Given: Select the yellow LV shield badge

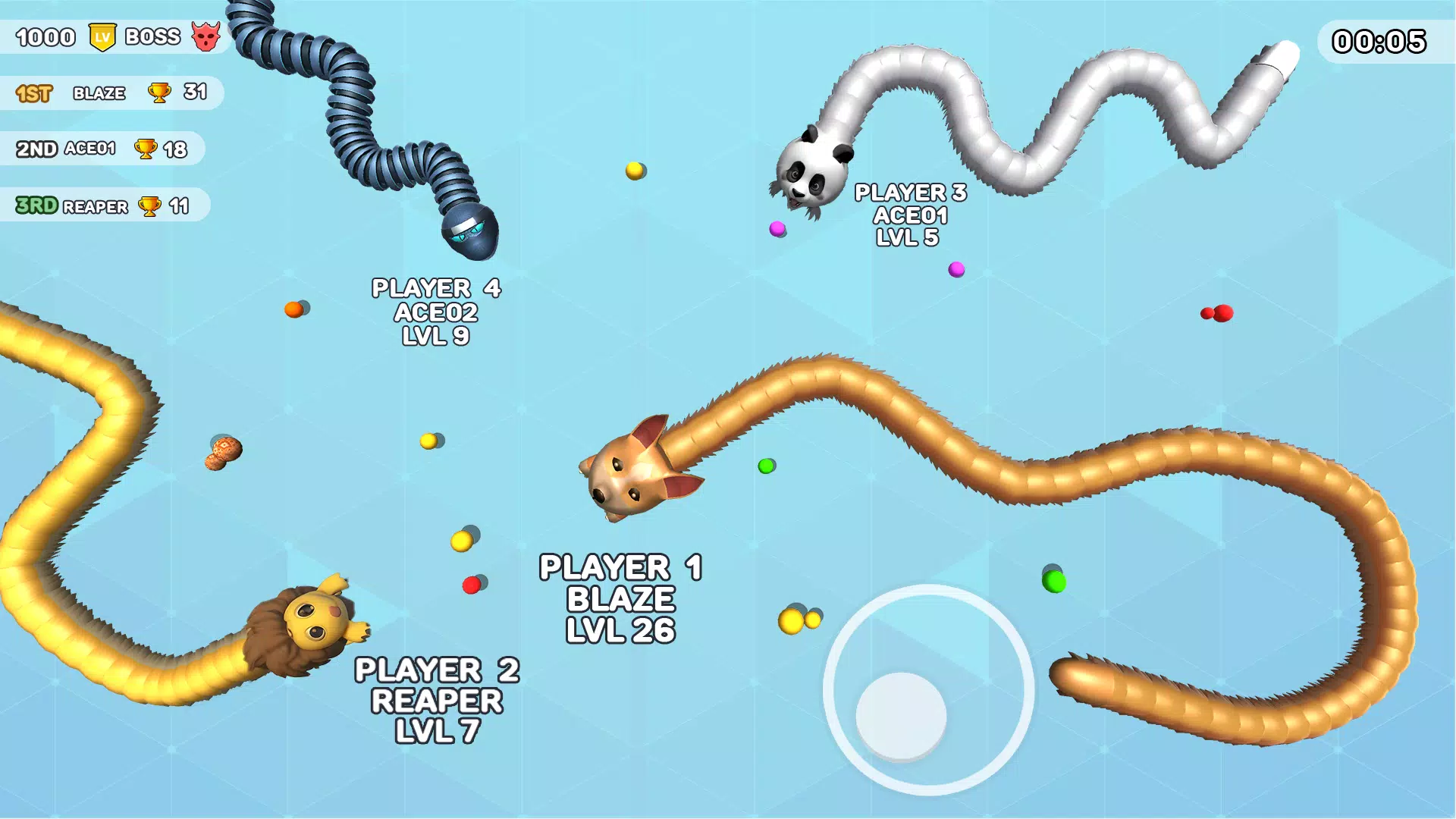Looking at the screenshot, I should point(102,35).
